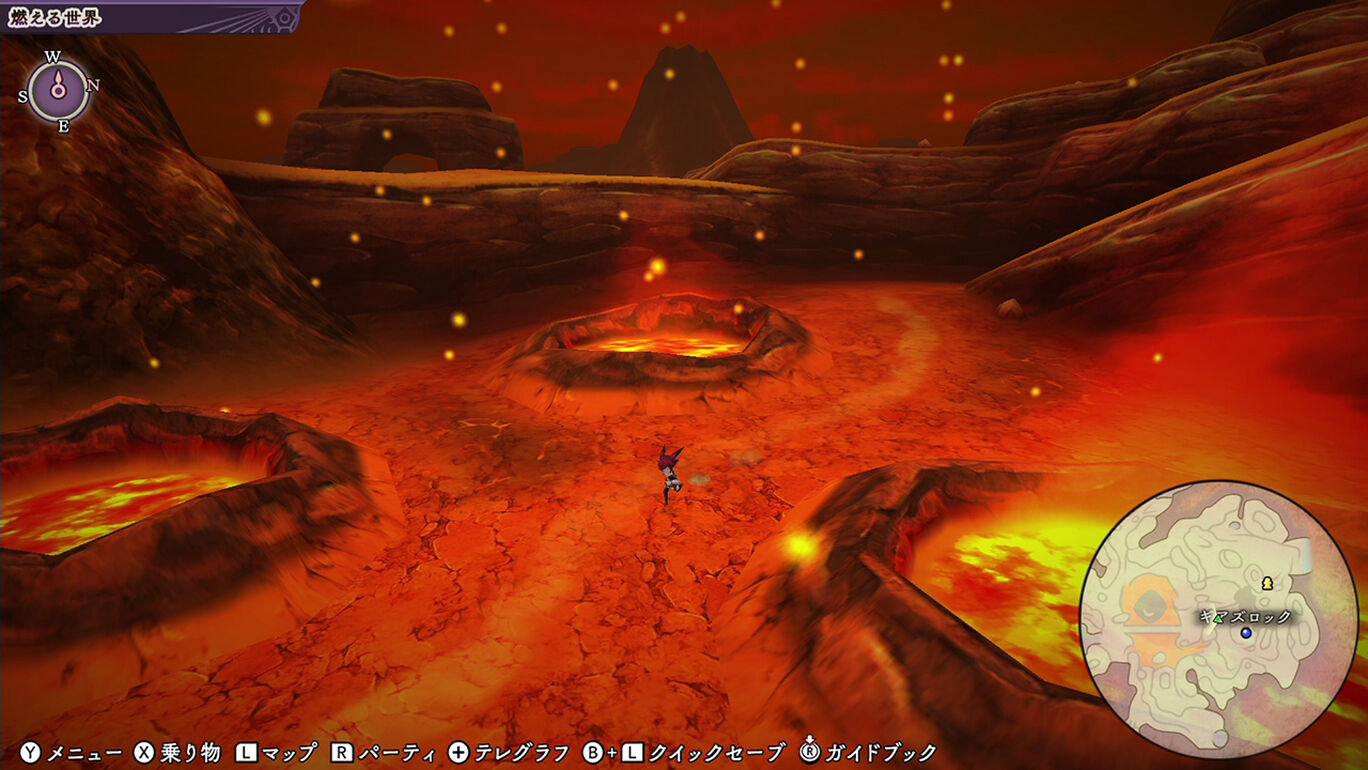1368x770 pixels.
Task: Select the green player arrow on the minimap
Action: click(1218, 620)
